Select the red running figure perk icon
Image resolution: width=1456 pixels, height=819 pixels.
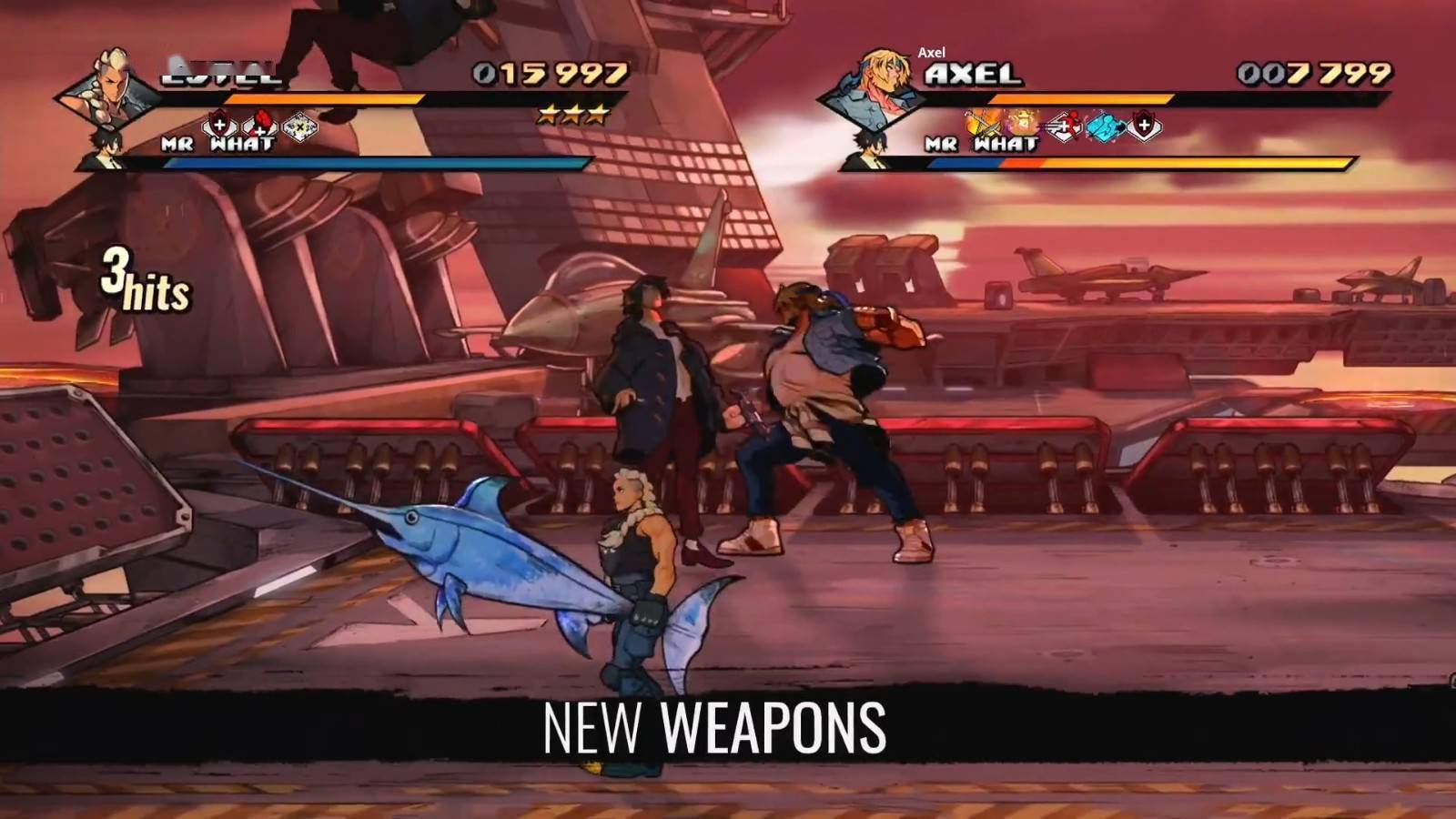pyautogui.click(x=1064, y=126)
